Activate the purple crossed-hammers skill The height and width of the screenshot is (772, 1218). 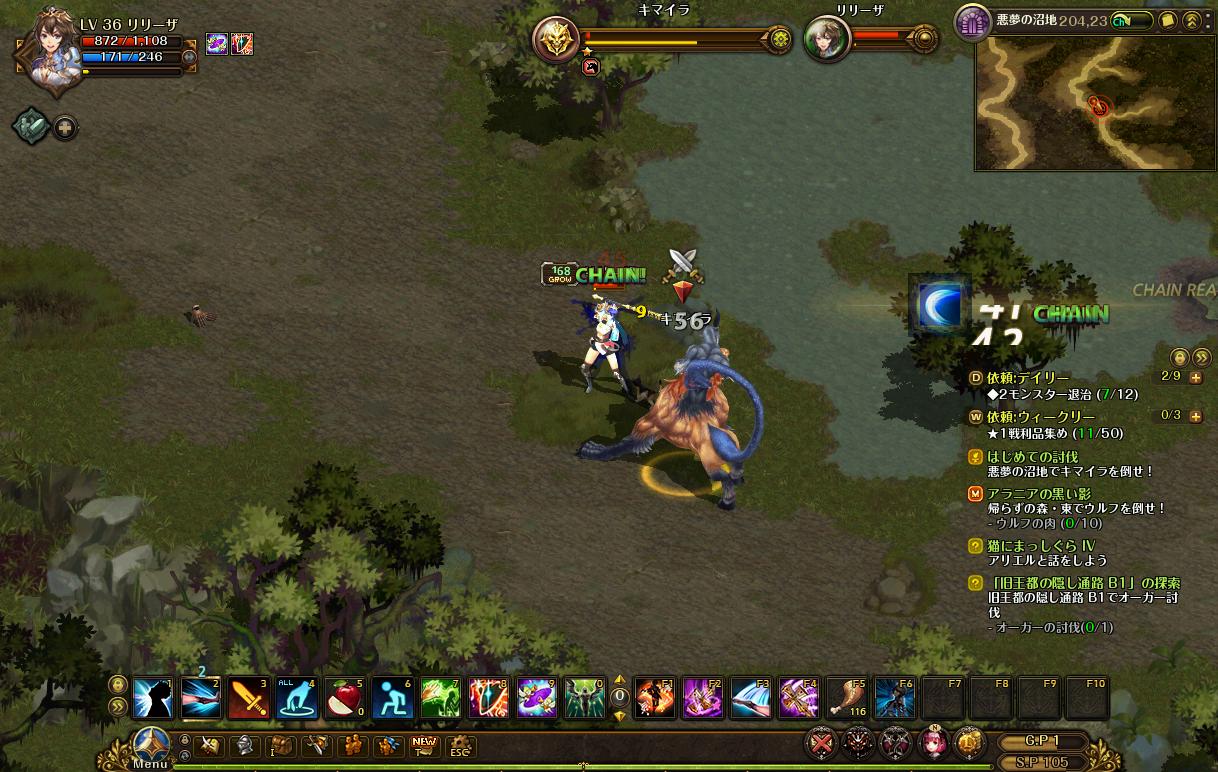click(x=798, y=697)
